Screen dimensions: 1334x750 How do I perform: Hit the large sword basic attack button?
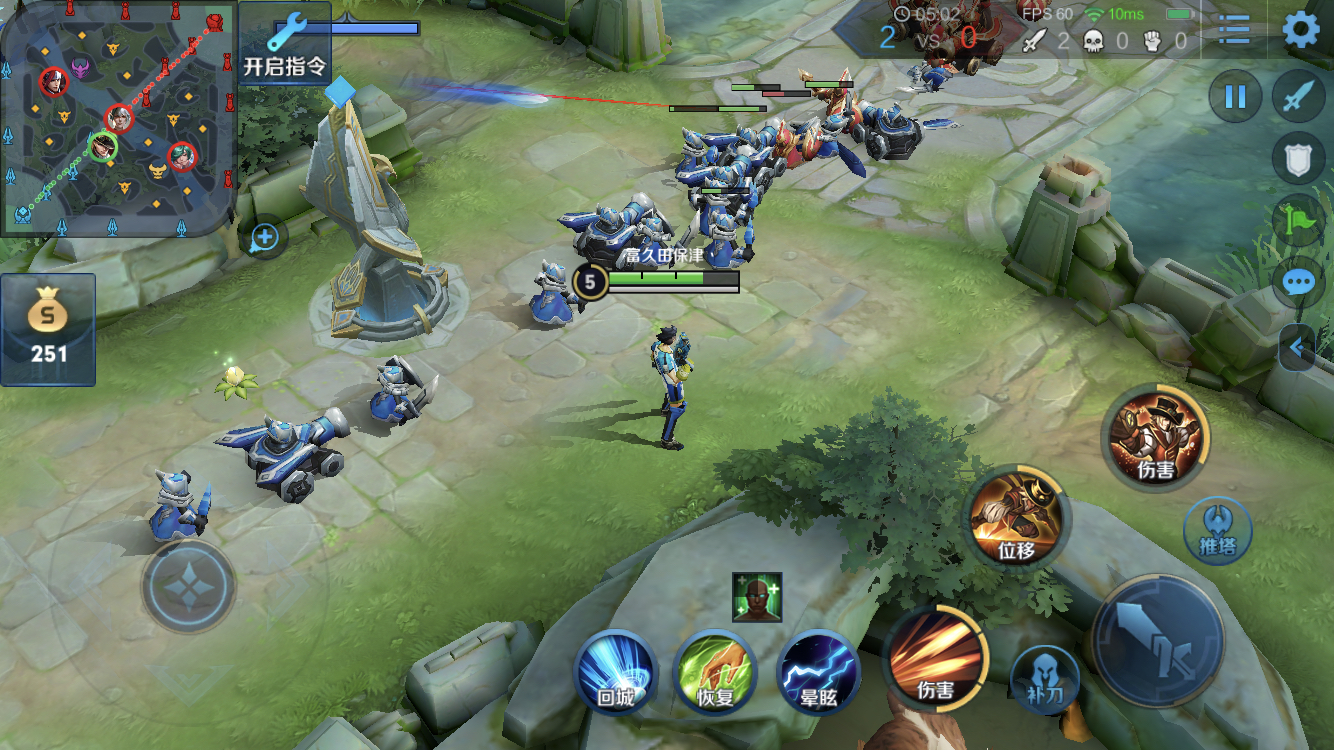tap(1158, 639)
